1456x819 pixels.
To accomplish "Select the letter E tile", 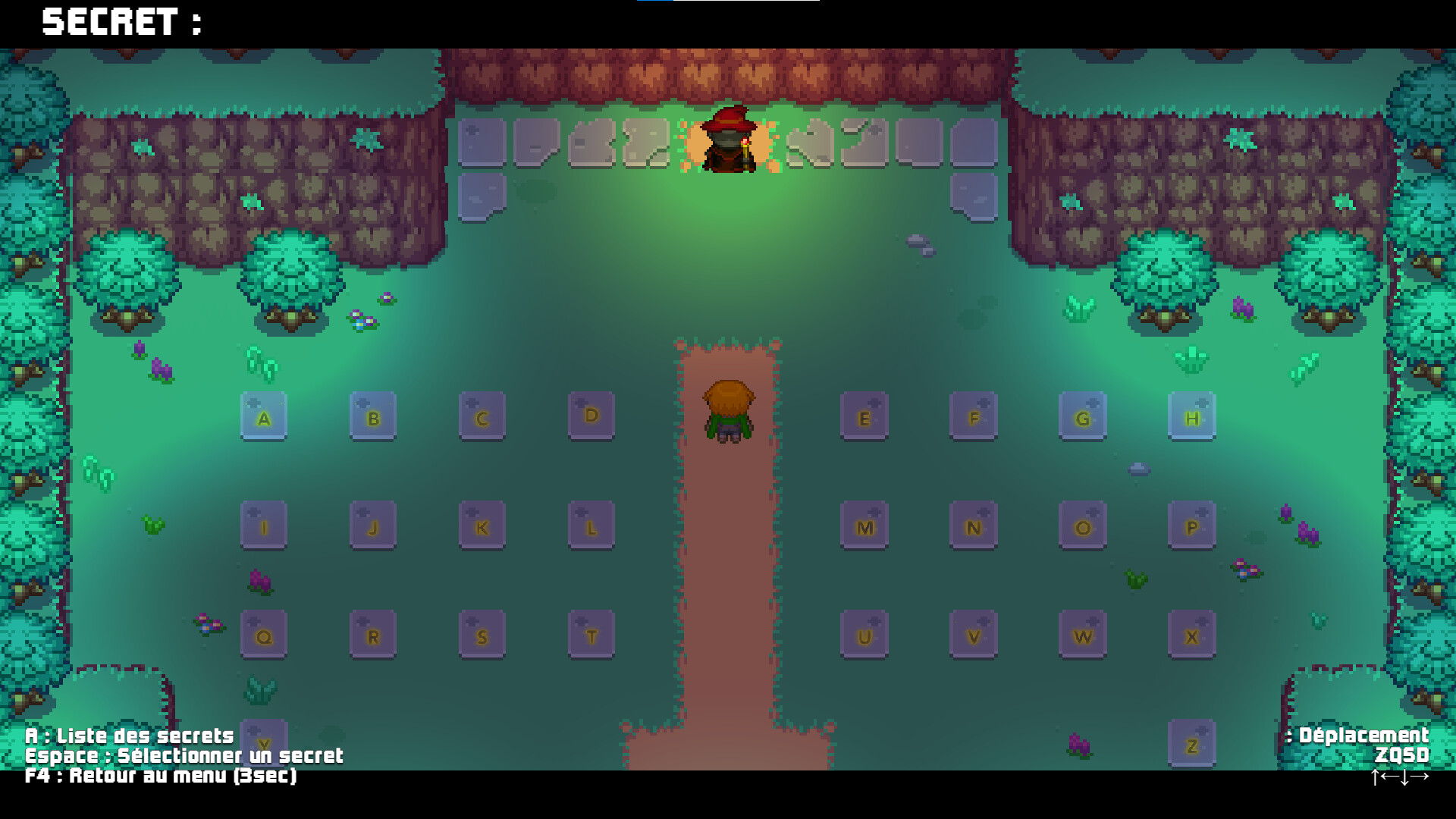I will [x=864, y=416].
